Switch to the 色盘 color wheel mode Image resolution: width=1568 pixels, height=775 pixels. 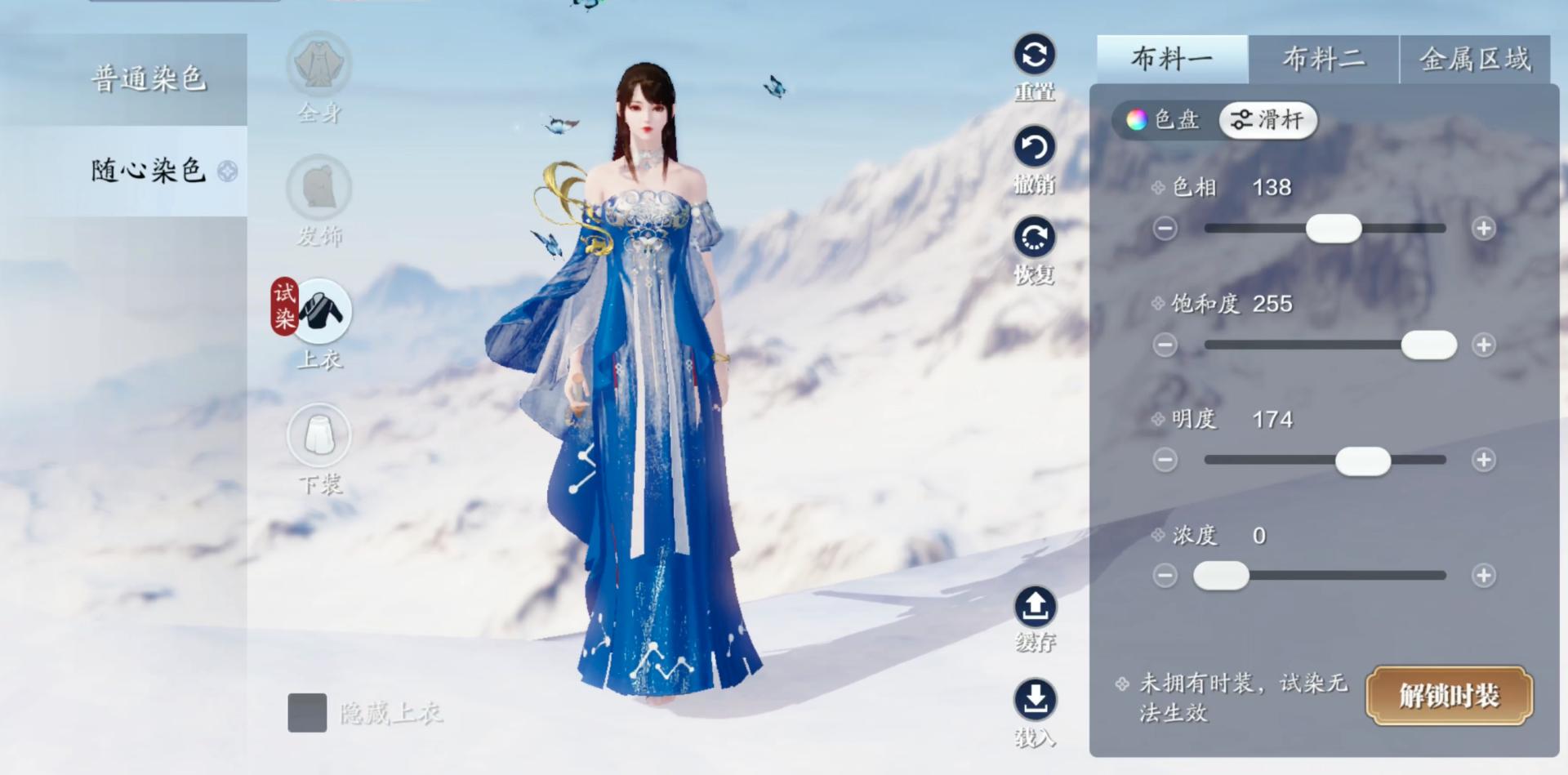pos(1164,120)
